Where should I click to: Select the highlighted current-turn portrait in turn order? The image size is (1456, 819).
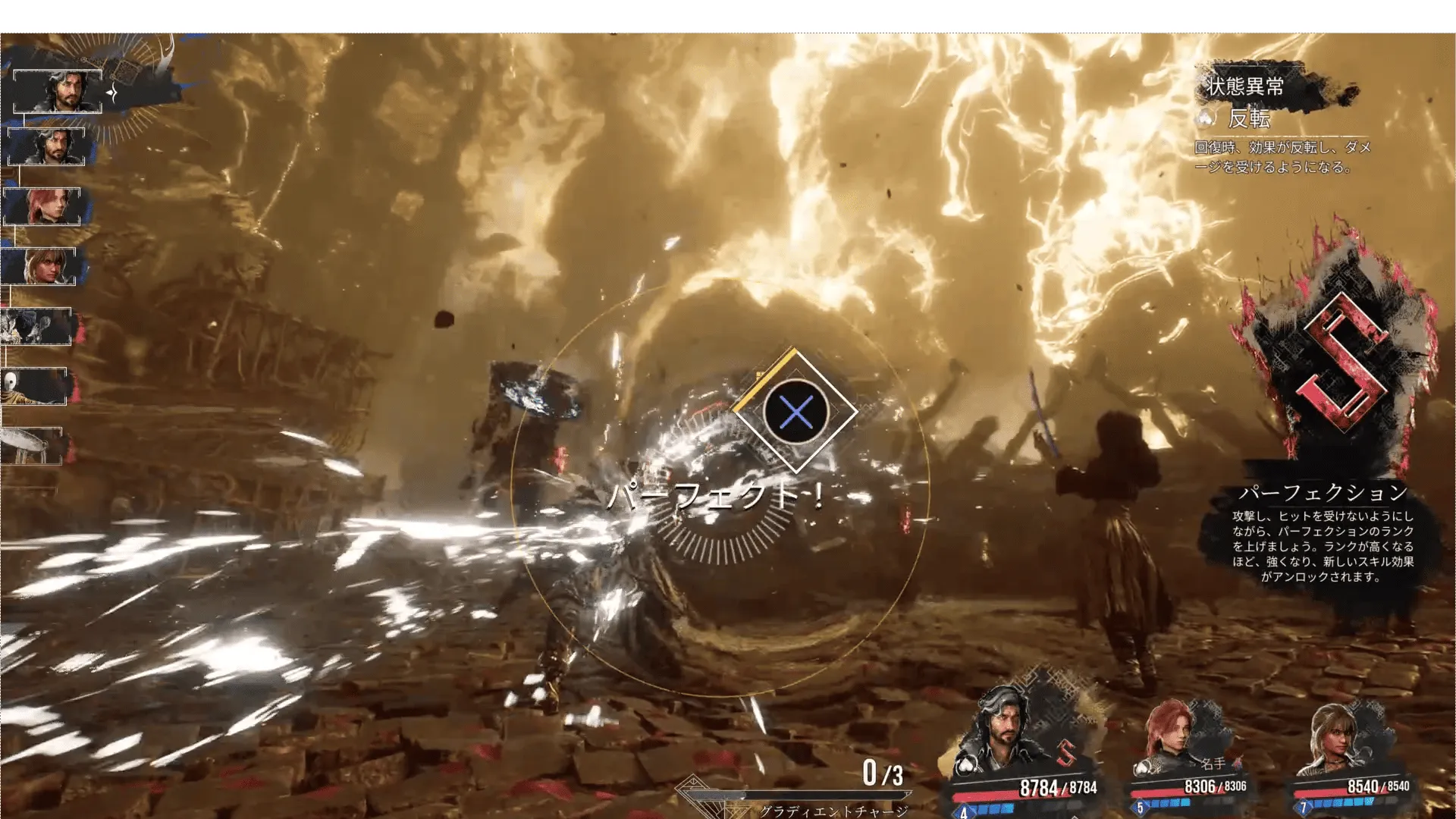point(58,92)
